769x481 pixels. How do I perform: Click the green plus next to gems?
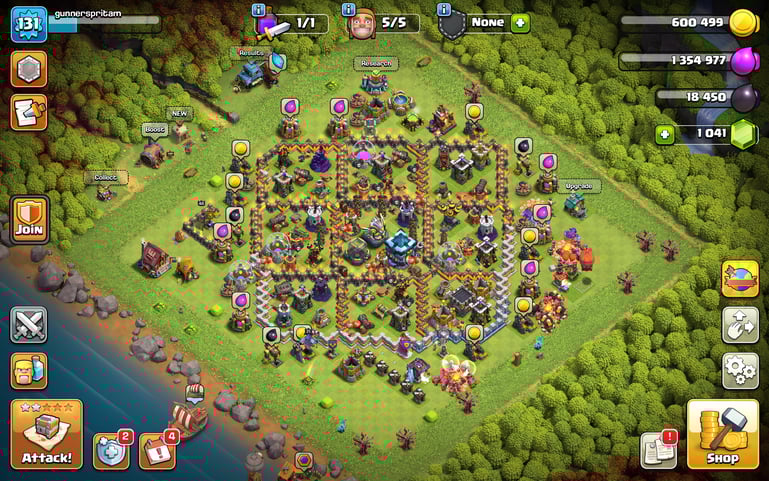(x=664, y=134)
